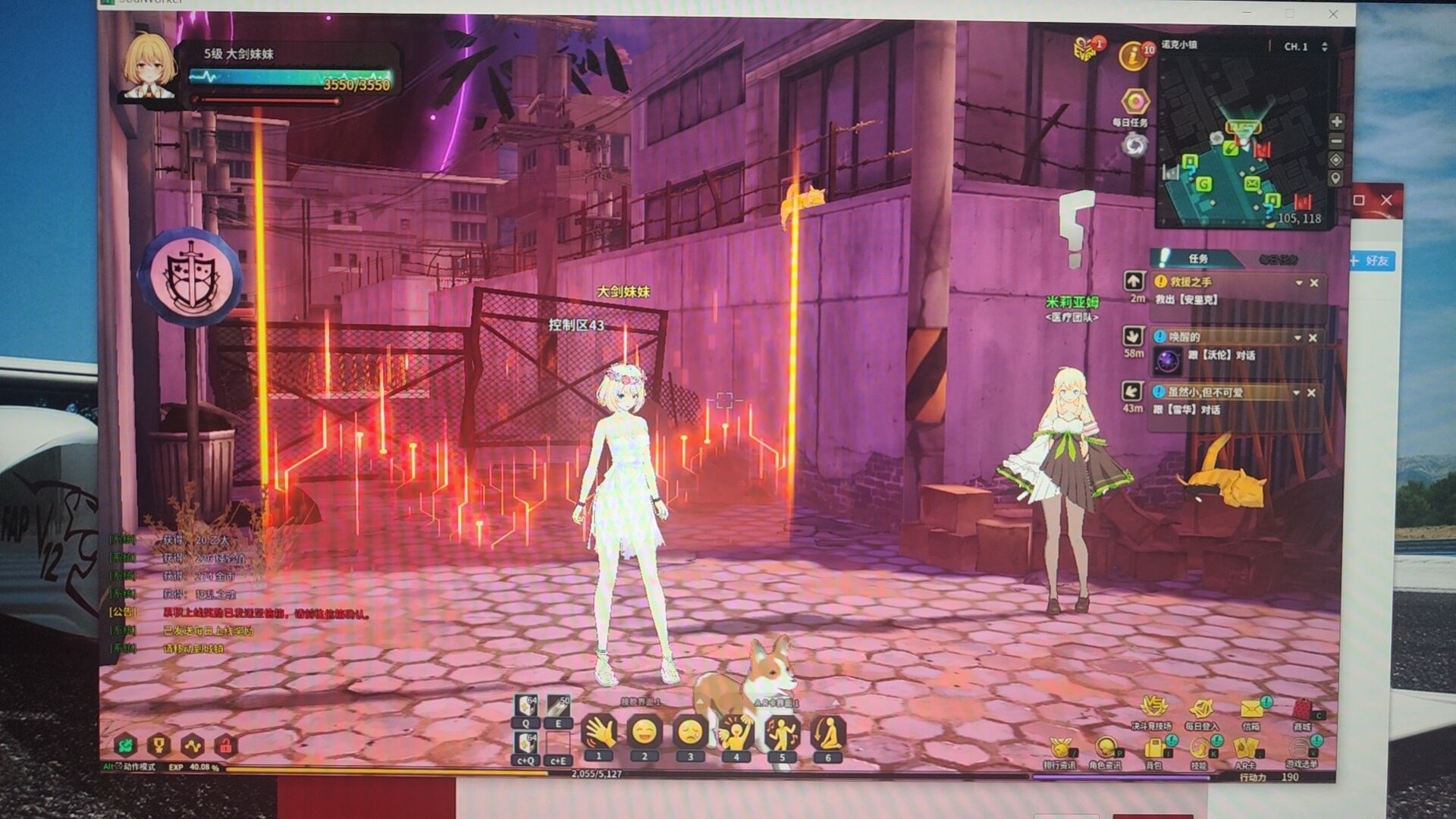The image size is (1456, 819).
Task: Close the 救援之手 quest tracker entry
Action: click(x=1314, y=283)
